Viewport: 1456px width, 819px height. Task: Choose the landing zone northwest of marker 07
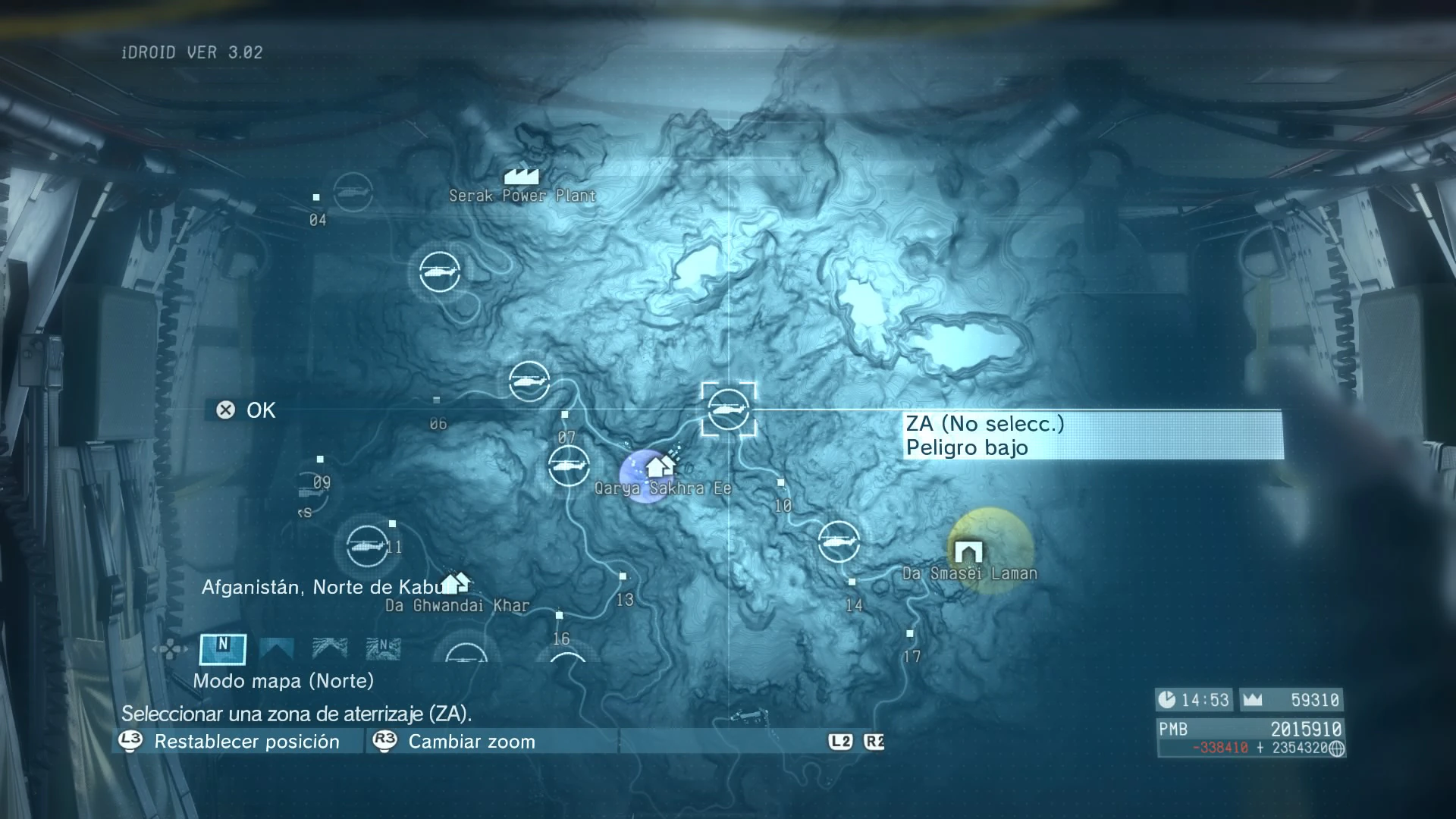[x=529, y=381]
